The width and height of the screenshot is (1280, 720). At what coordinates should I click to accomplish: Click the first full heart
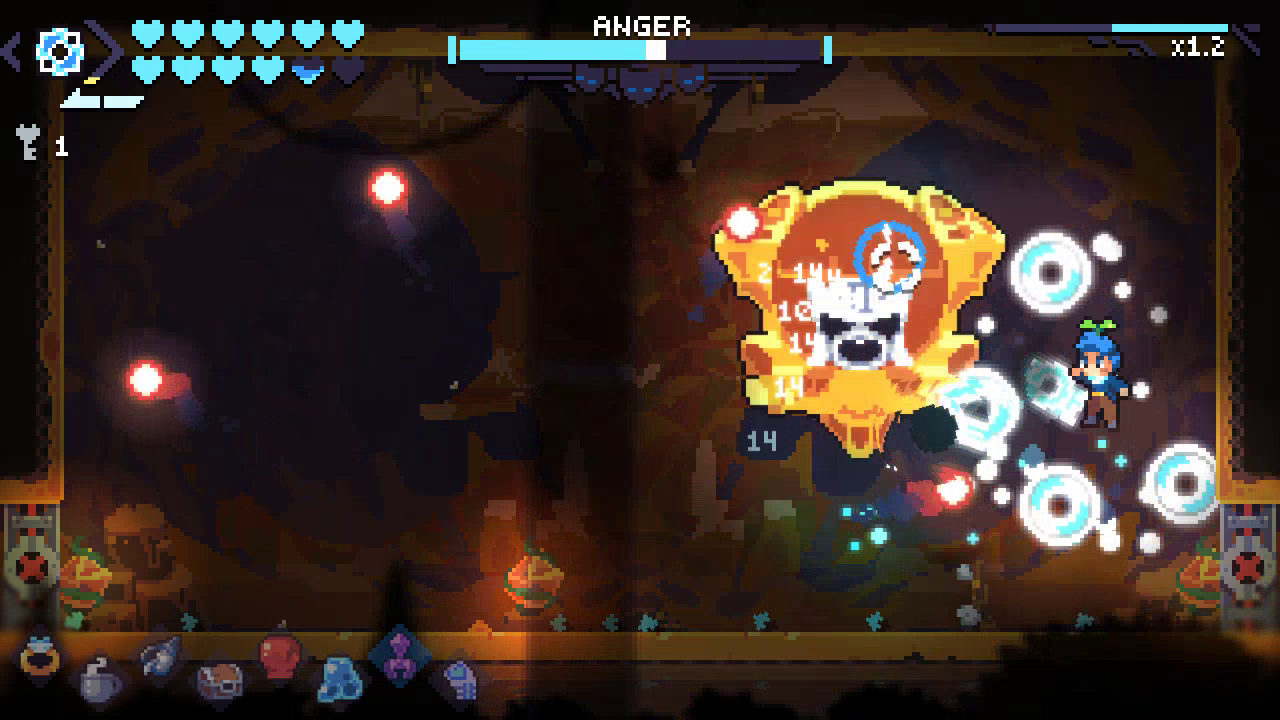(148, 32)
